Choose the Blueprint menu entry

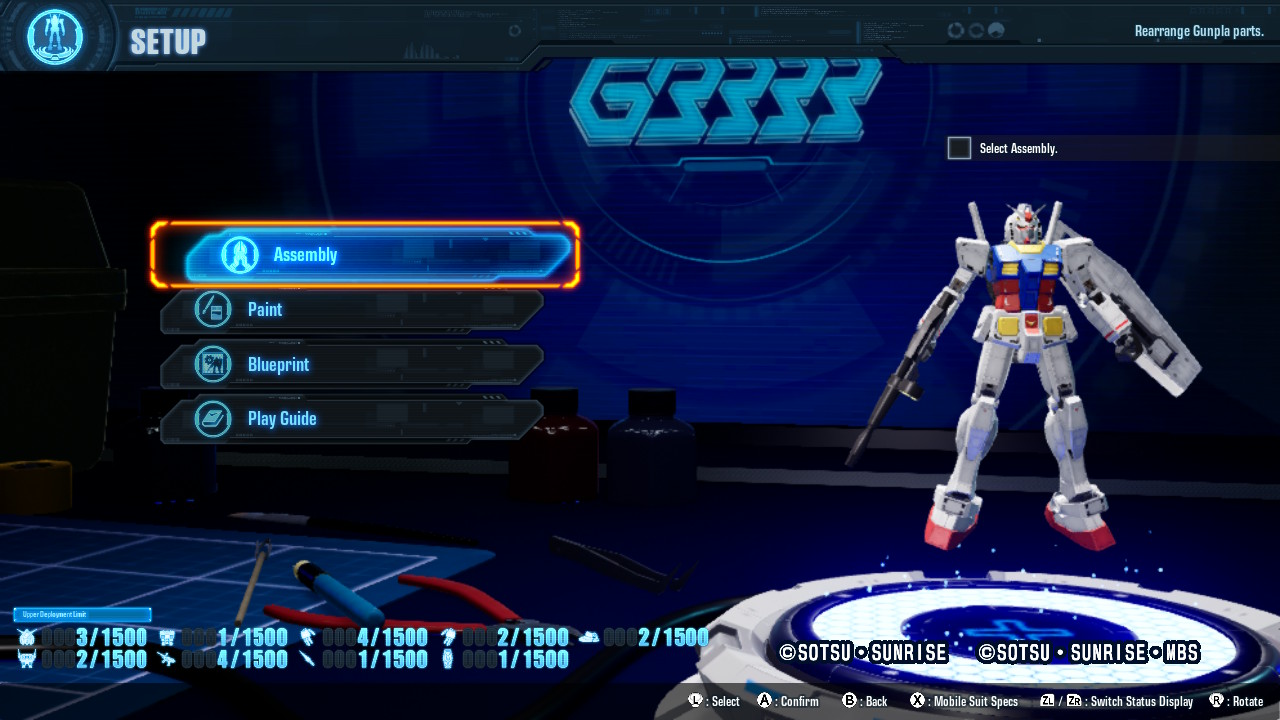352,365
